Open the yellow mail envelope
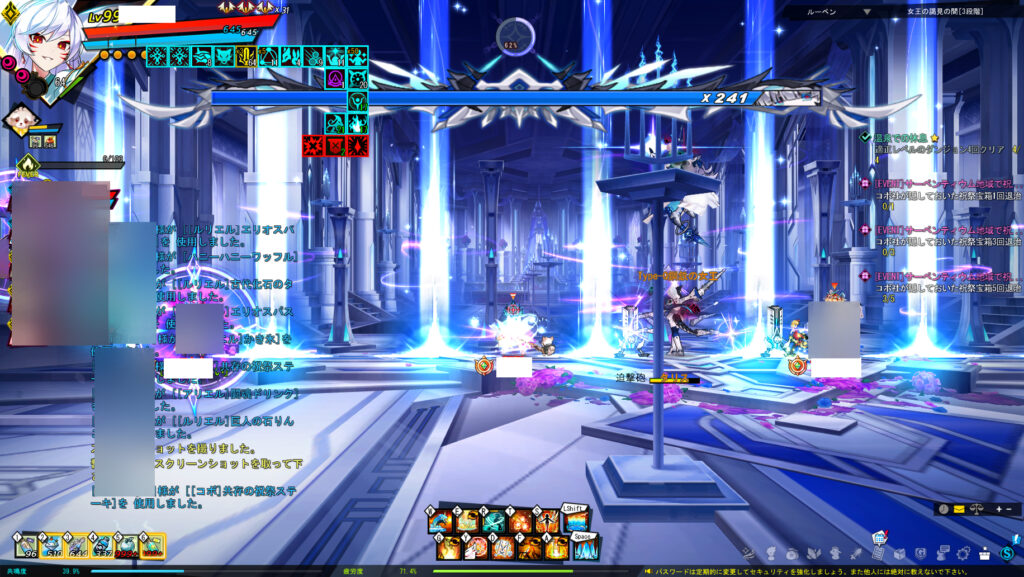Image resolution: width=1024 pixels, height=577 pixels. 960,509
